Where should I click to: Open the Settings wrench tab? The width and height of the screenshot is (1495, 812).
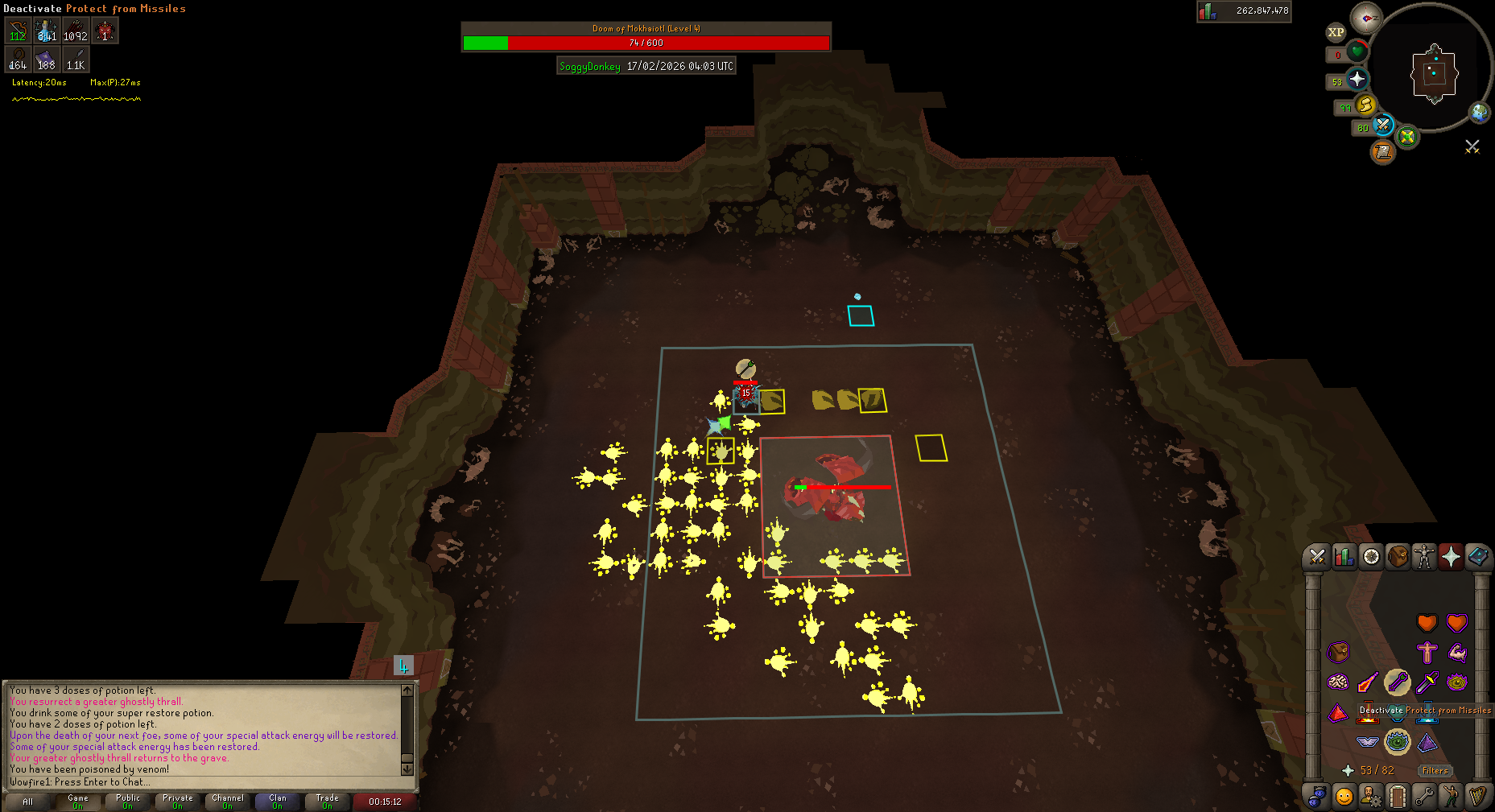pos(1424,797)
